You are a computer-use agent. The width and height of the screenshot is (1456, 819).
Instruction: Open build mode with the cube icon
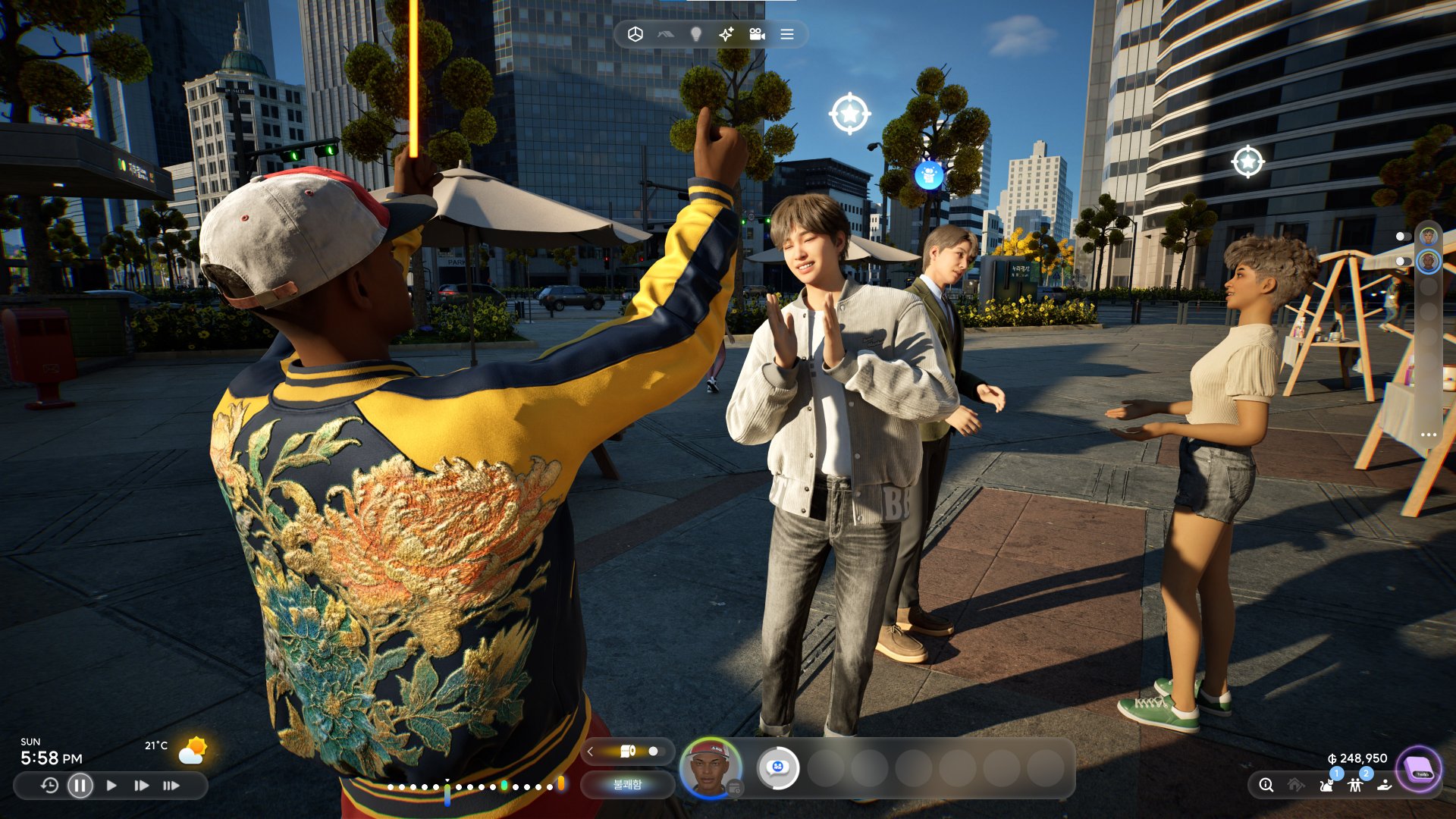coord(635,35)
